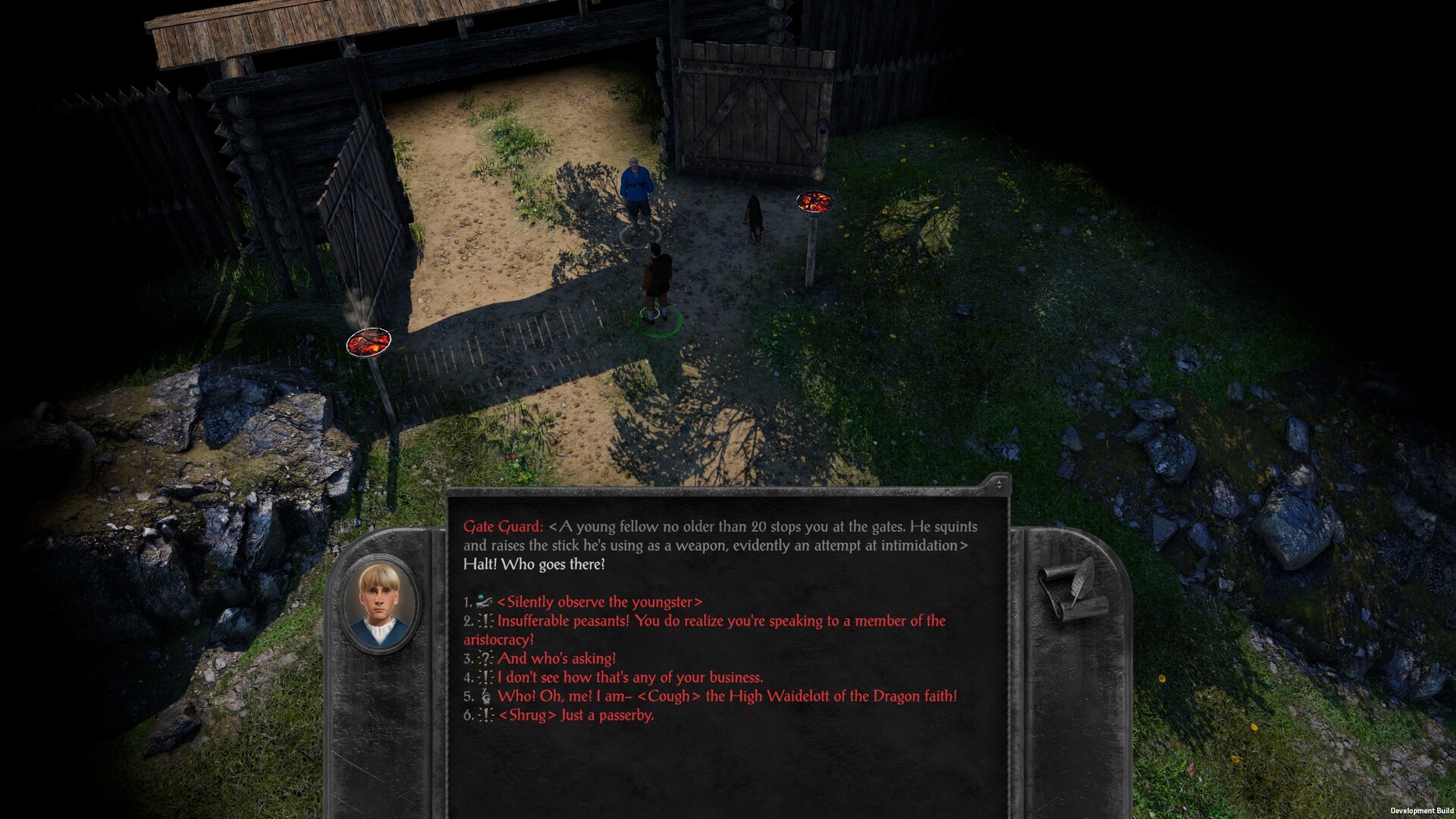The width and height of the screenshot is (1456, 819).
Task: Pick the 'Insufferable peasants' aristocracy reply
Action: point(720,621)
